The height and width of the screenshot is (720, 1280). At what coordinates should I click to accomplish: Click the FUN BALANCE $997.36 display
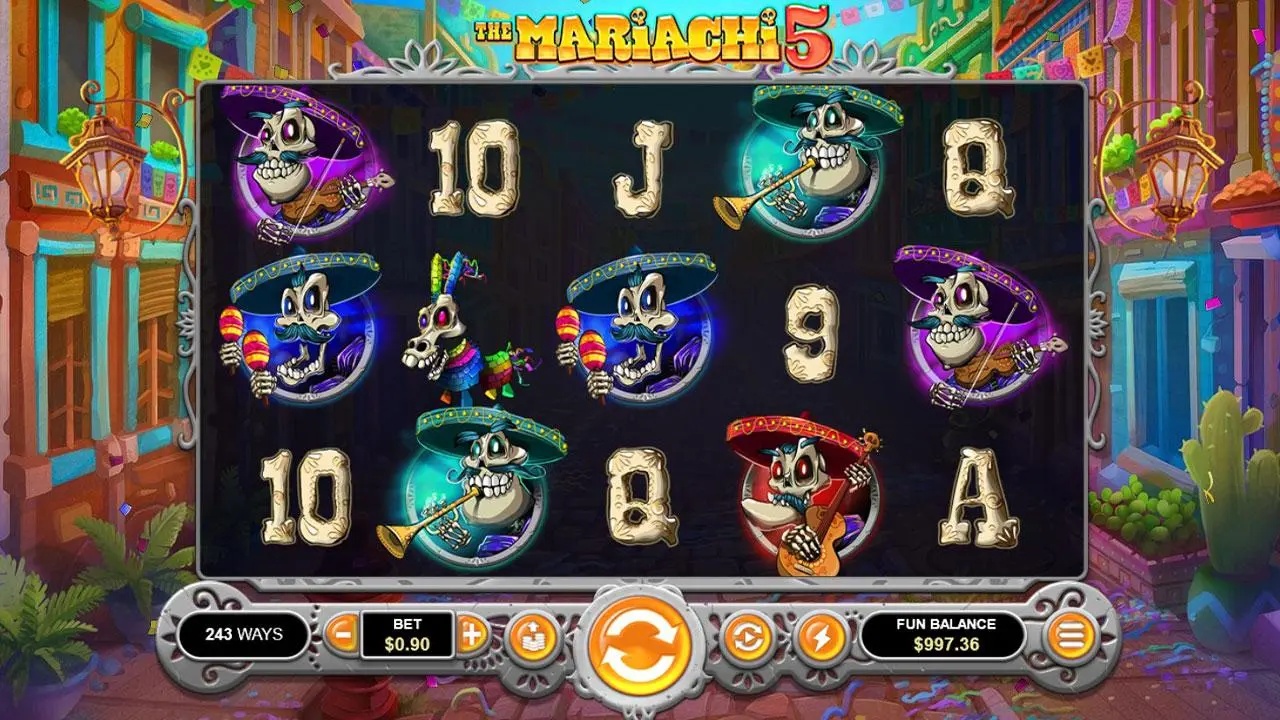(945, 633)
